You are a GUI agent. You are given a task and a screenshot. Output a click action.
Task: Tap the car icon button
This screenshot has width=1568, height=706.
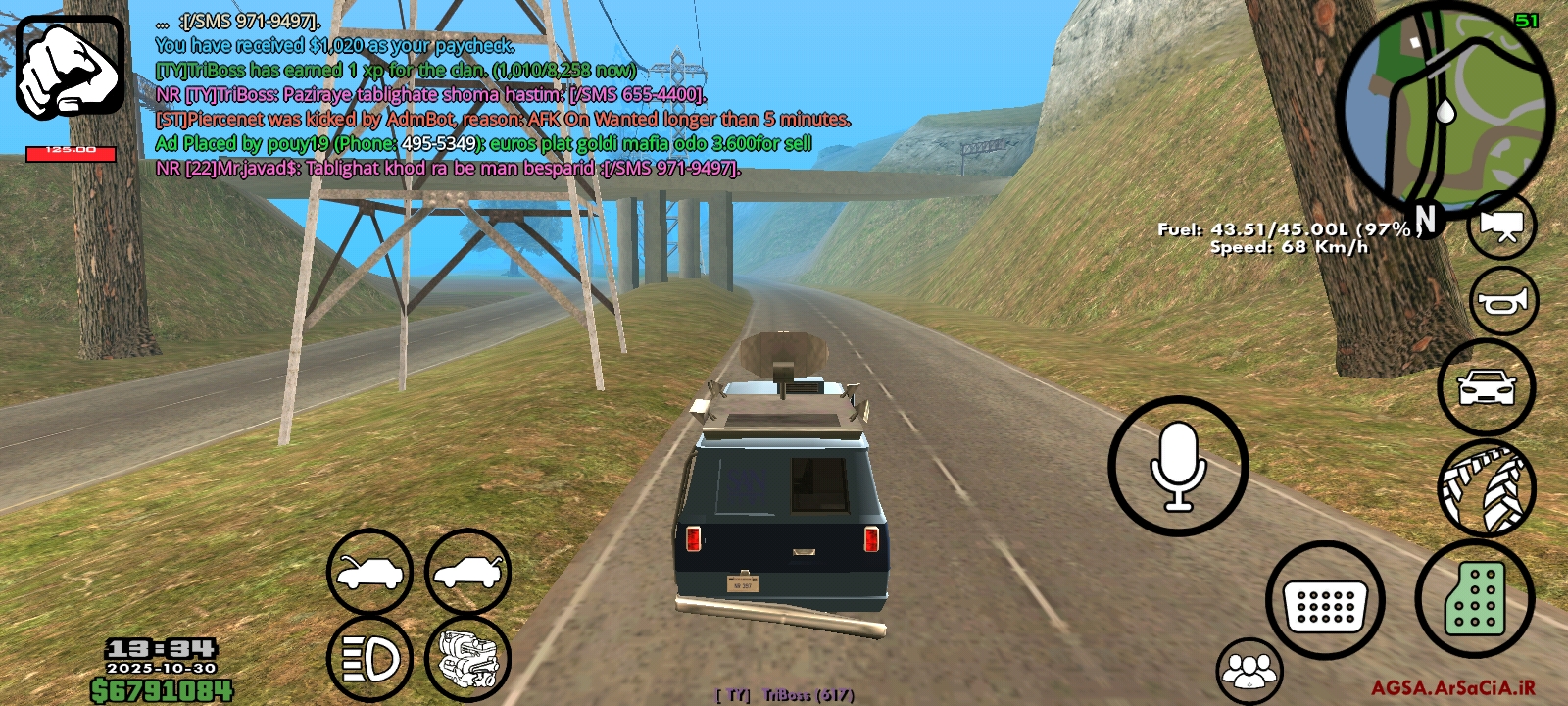click(x=1486, y=387)
